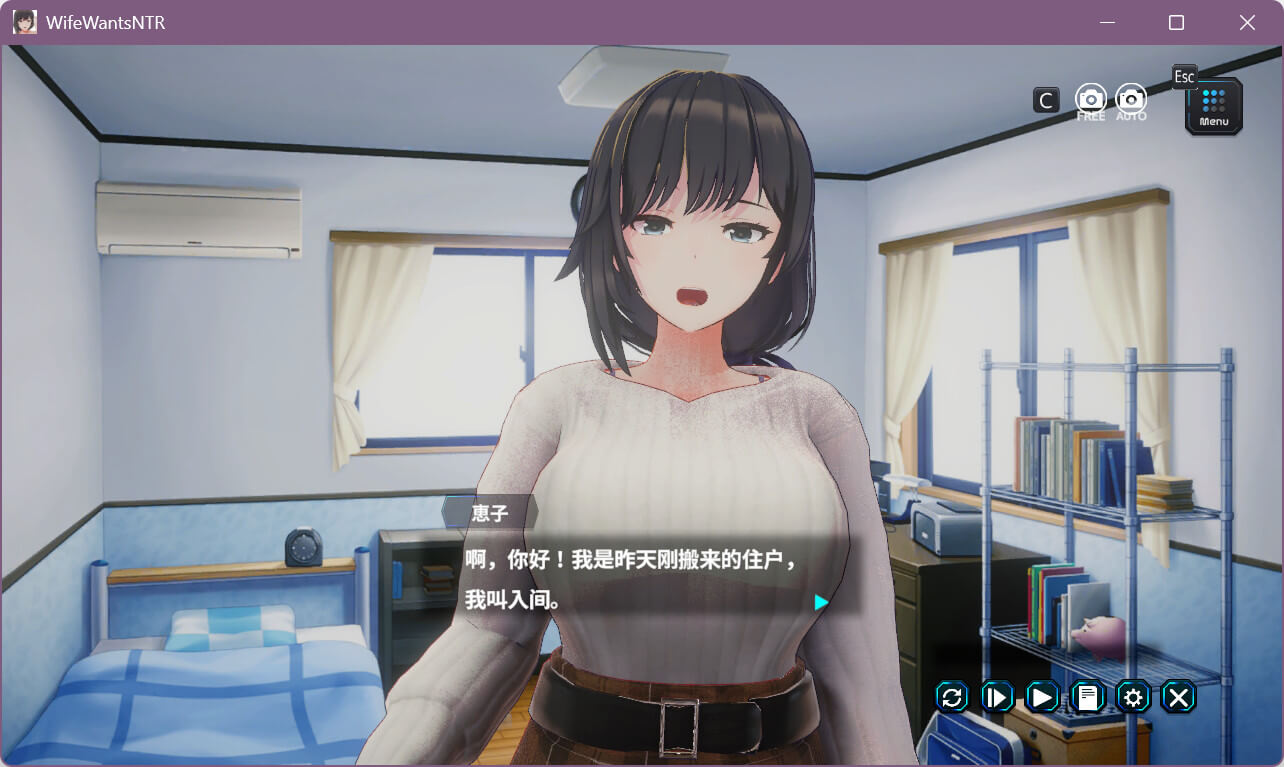Viewport: 1284px width, 767px height.
Task: Open settings via the gear icon
Action: [x=1133, y=697]
